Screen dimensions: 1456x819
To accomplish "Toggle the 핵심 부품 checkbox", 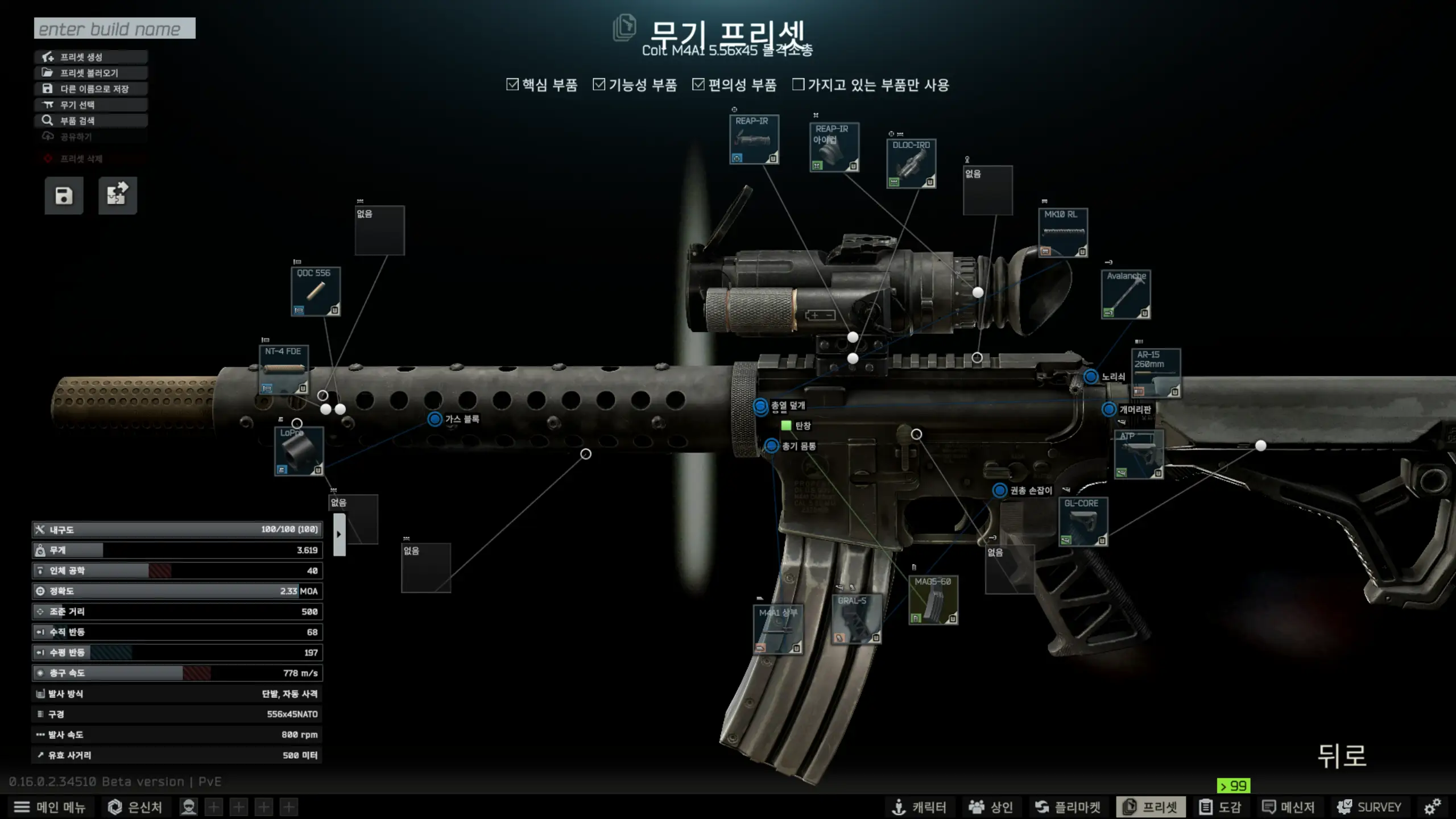I will click(512, 85).
